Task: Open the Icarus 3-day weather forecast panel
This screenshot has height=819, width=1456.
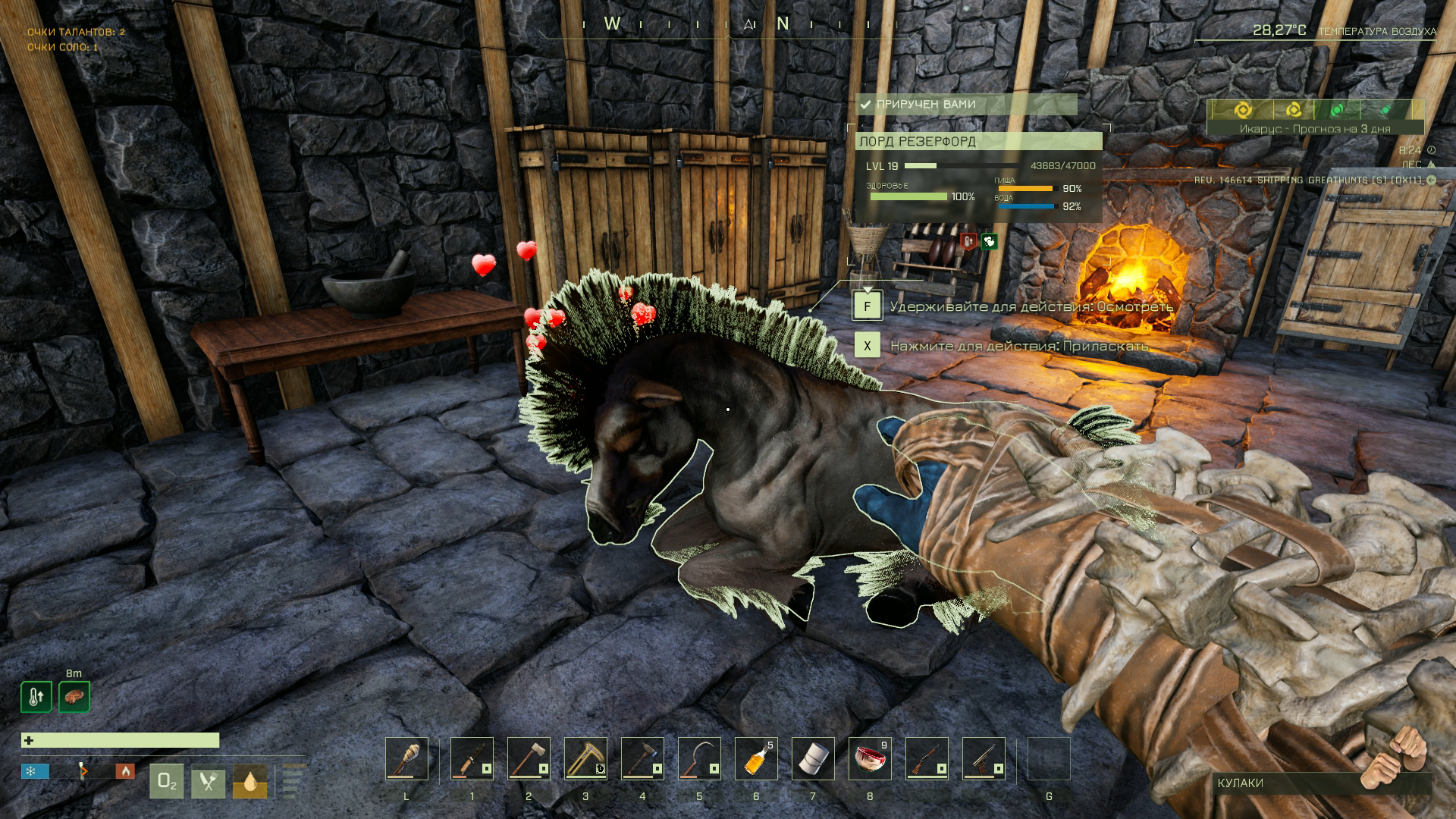Action: (1315, 118)
